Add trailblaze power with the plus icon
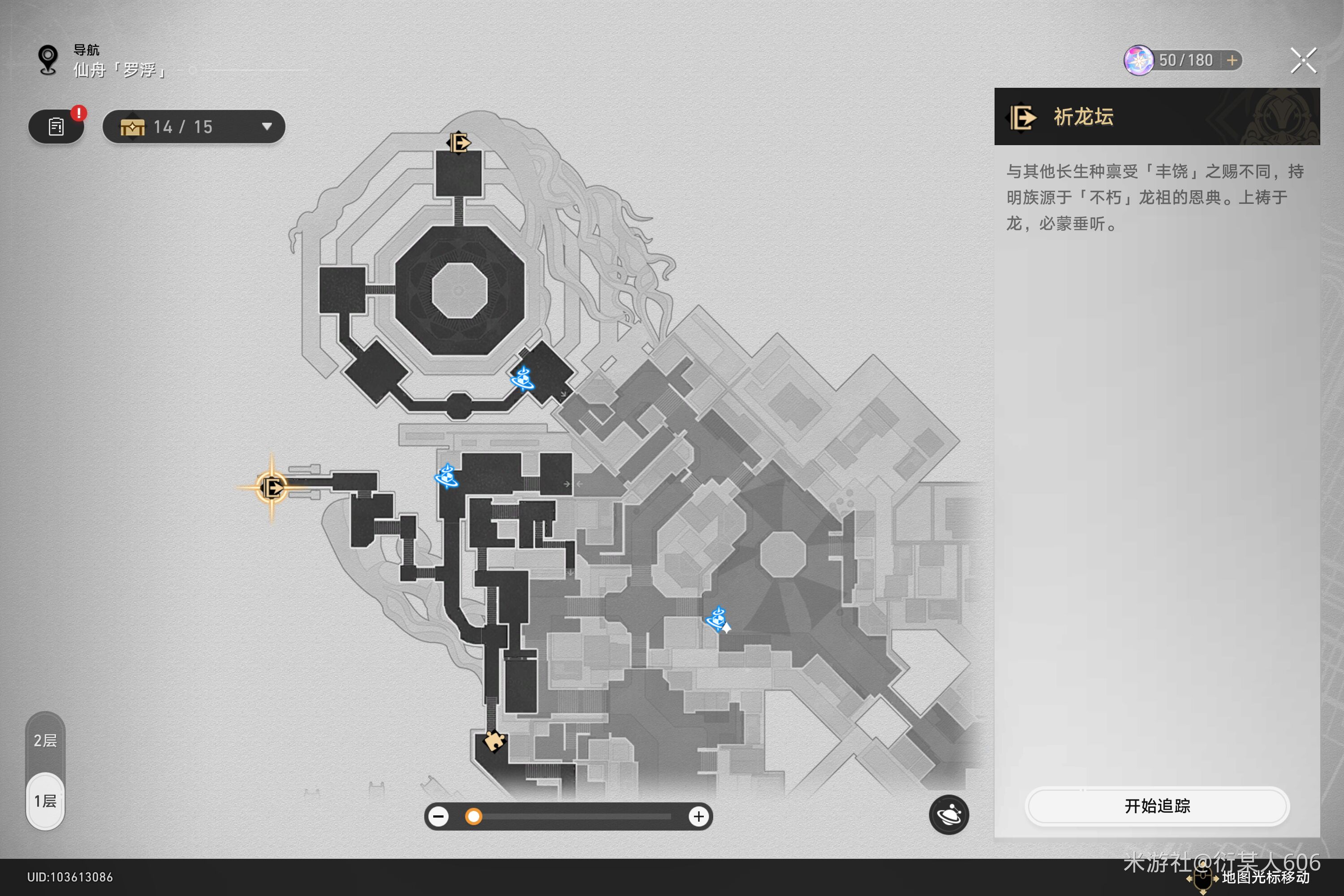 click(1232, 60)
